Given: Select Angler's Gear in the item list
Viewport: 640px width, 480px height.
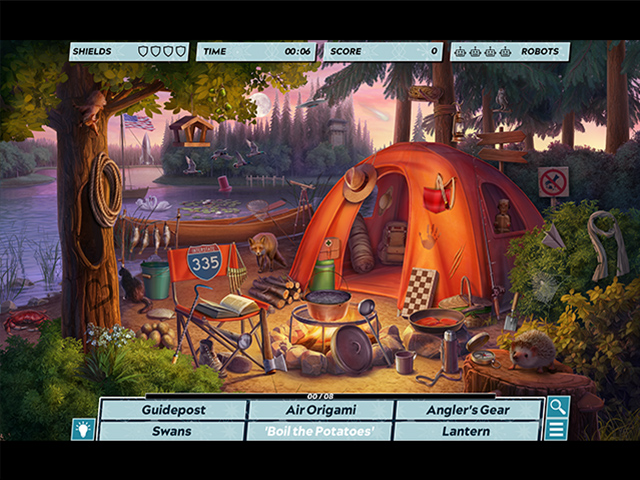Looking at the screenshot, I should (466, 410).
